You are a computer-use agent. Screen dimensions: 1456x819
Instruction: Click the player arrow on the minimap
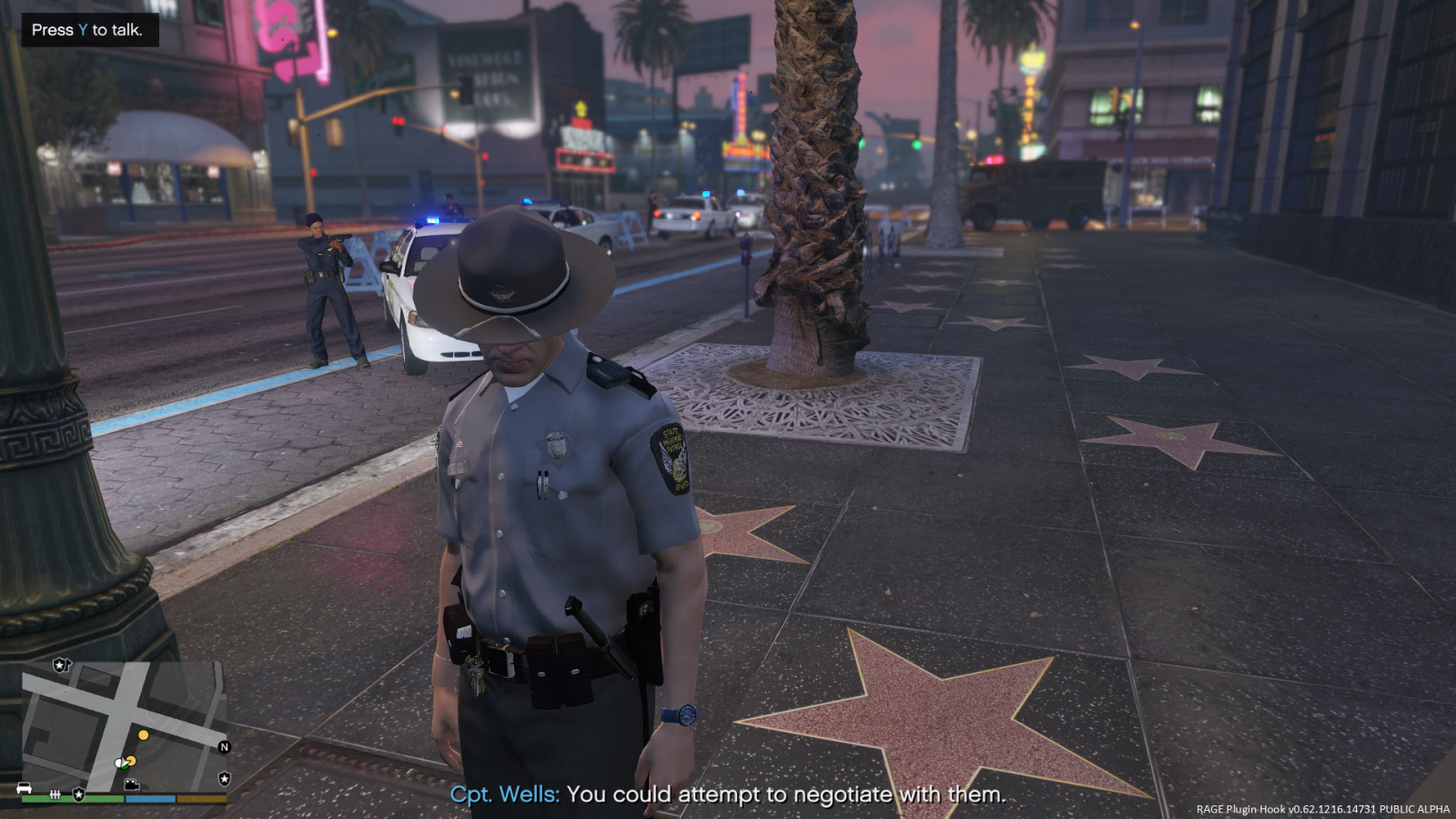click(122, 763)
